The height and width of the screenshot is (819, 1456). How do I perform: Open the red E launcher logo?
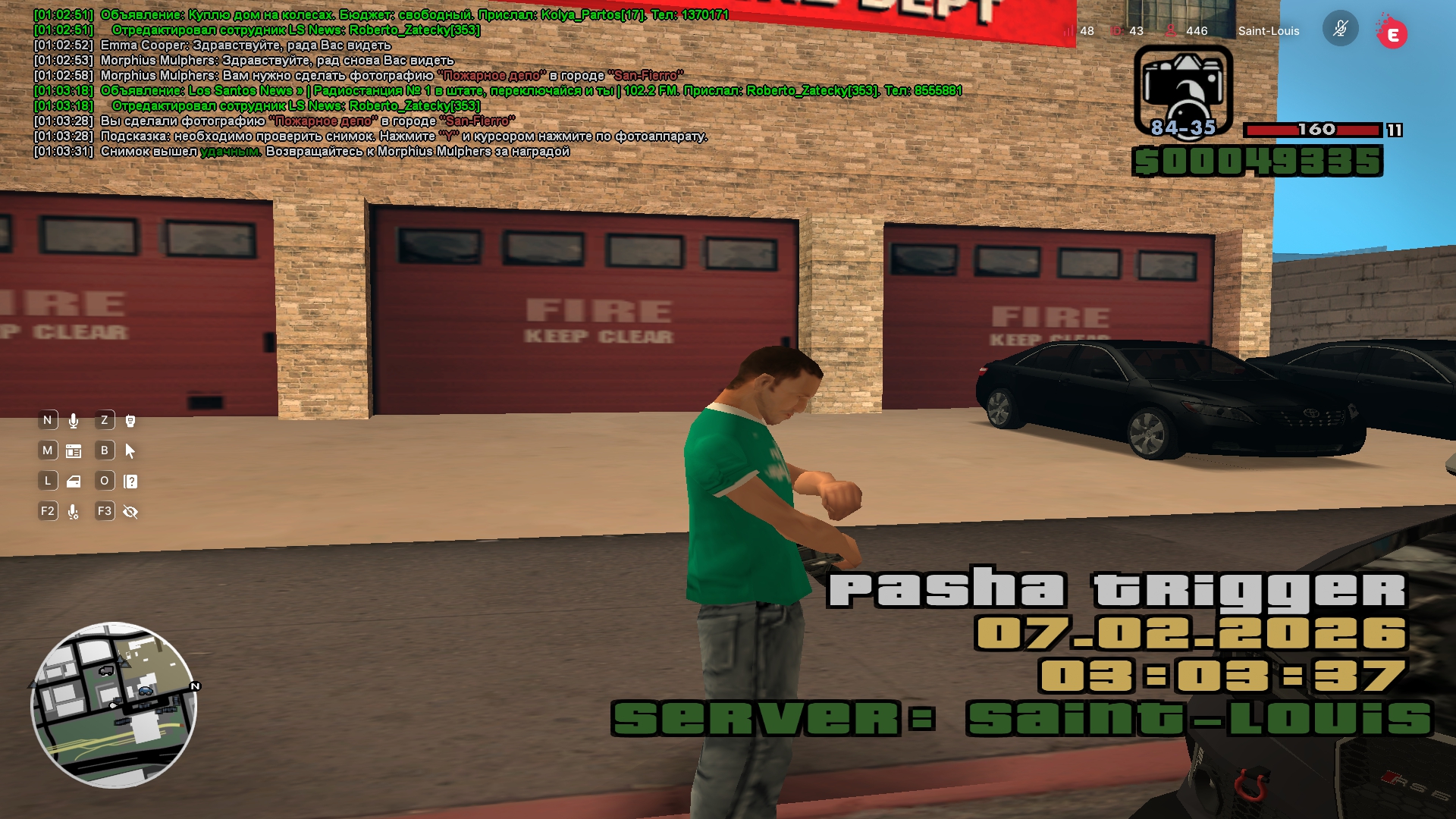(x=1392, y=34)
